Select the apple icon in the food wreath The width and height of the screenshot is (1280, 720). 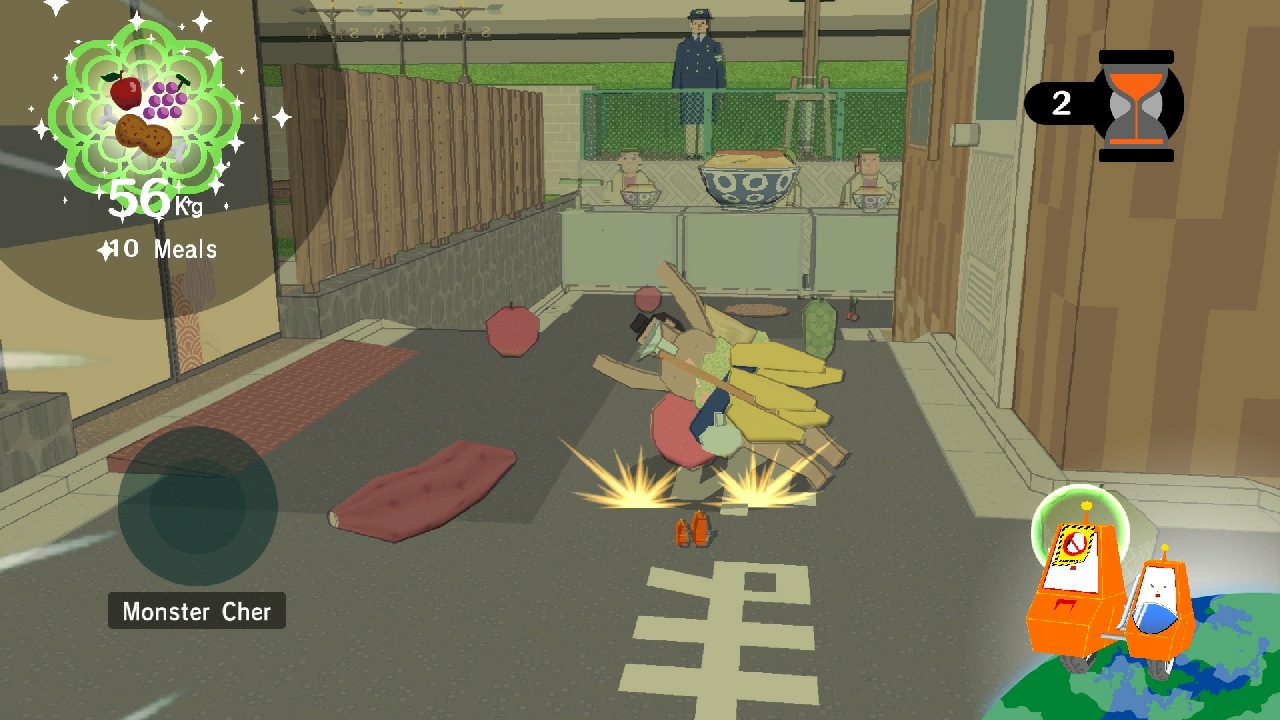pos(125,90)
